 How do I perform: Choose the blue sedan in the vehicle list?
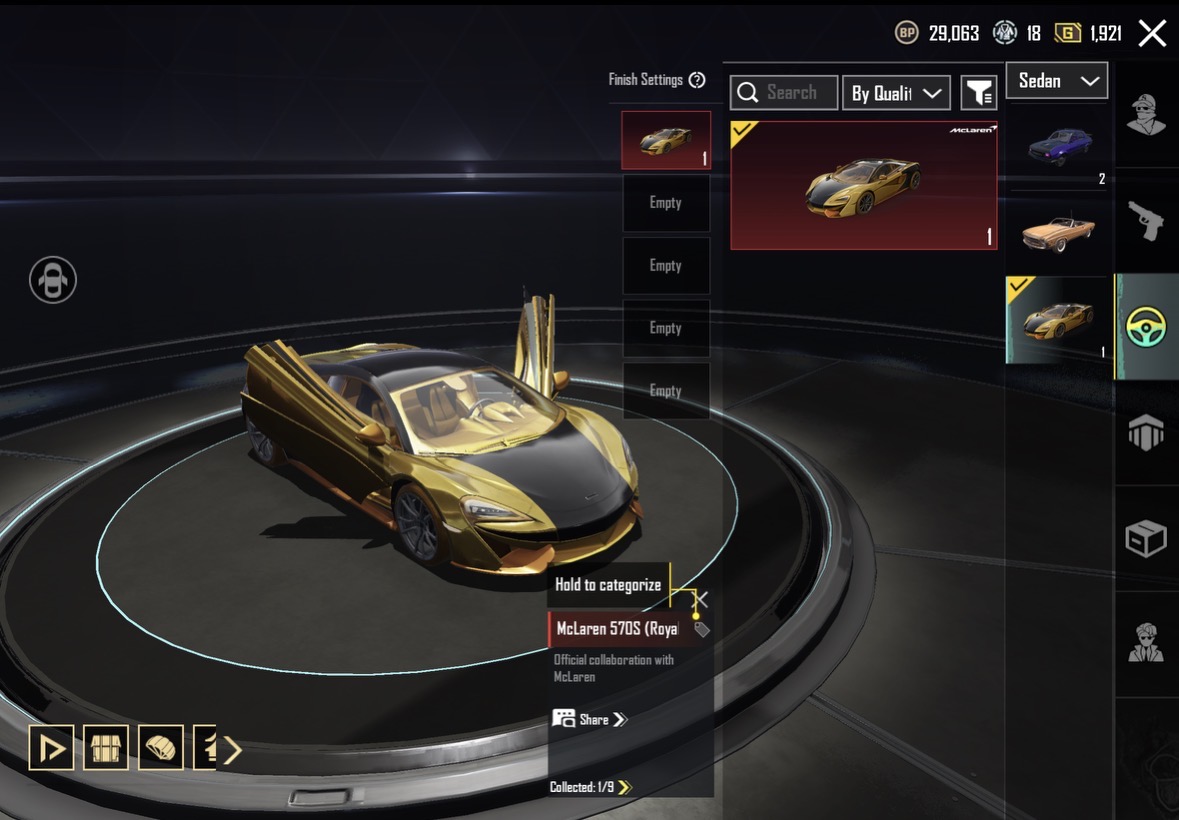1060,147
